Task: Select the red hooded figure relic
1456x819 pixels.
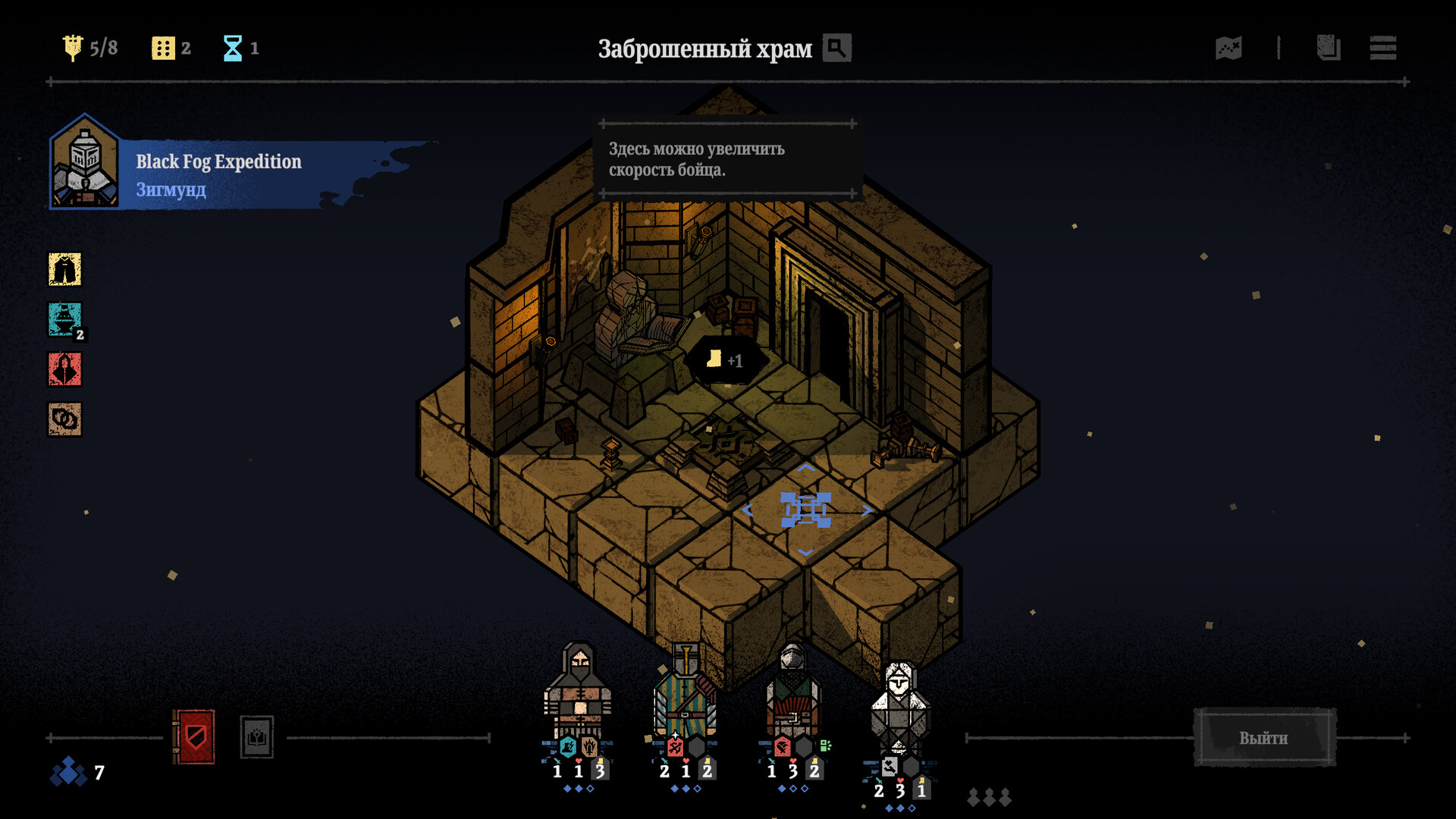Action: tap(65, 369)
